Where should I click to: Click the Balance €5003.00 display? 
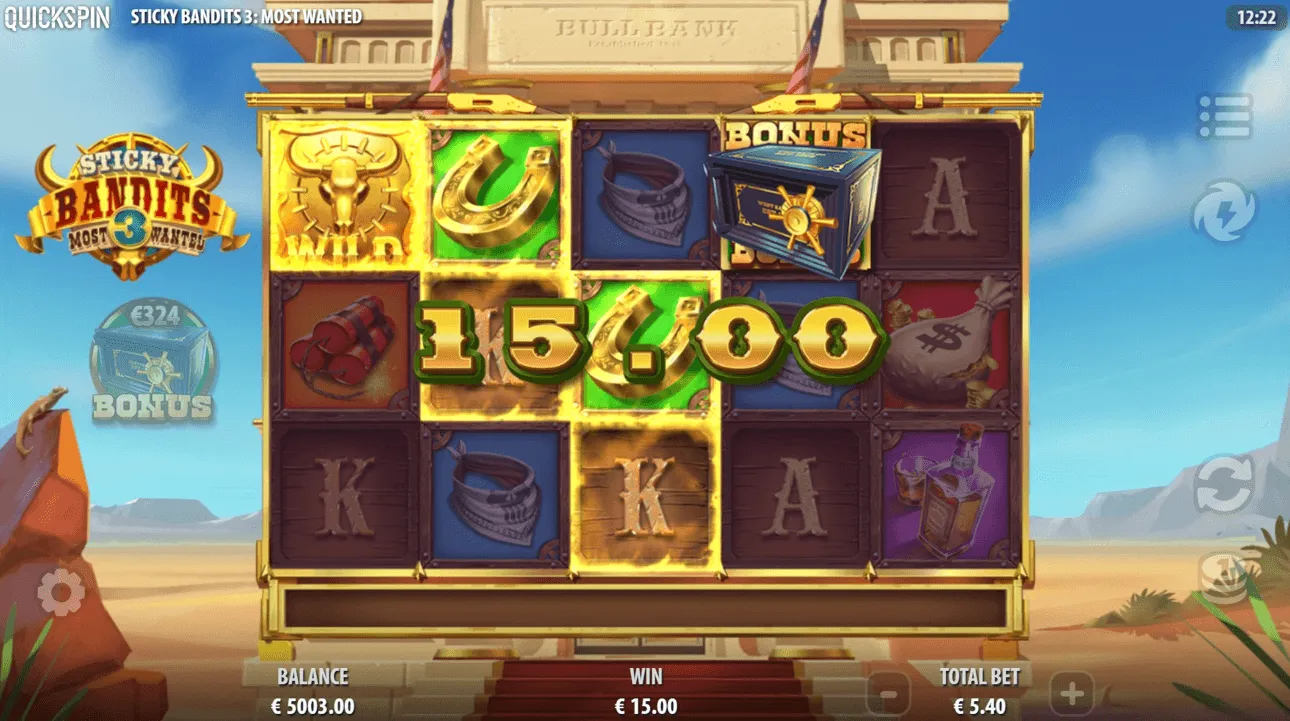point(313,692)
